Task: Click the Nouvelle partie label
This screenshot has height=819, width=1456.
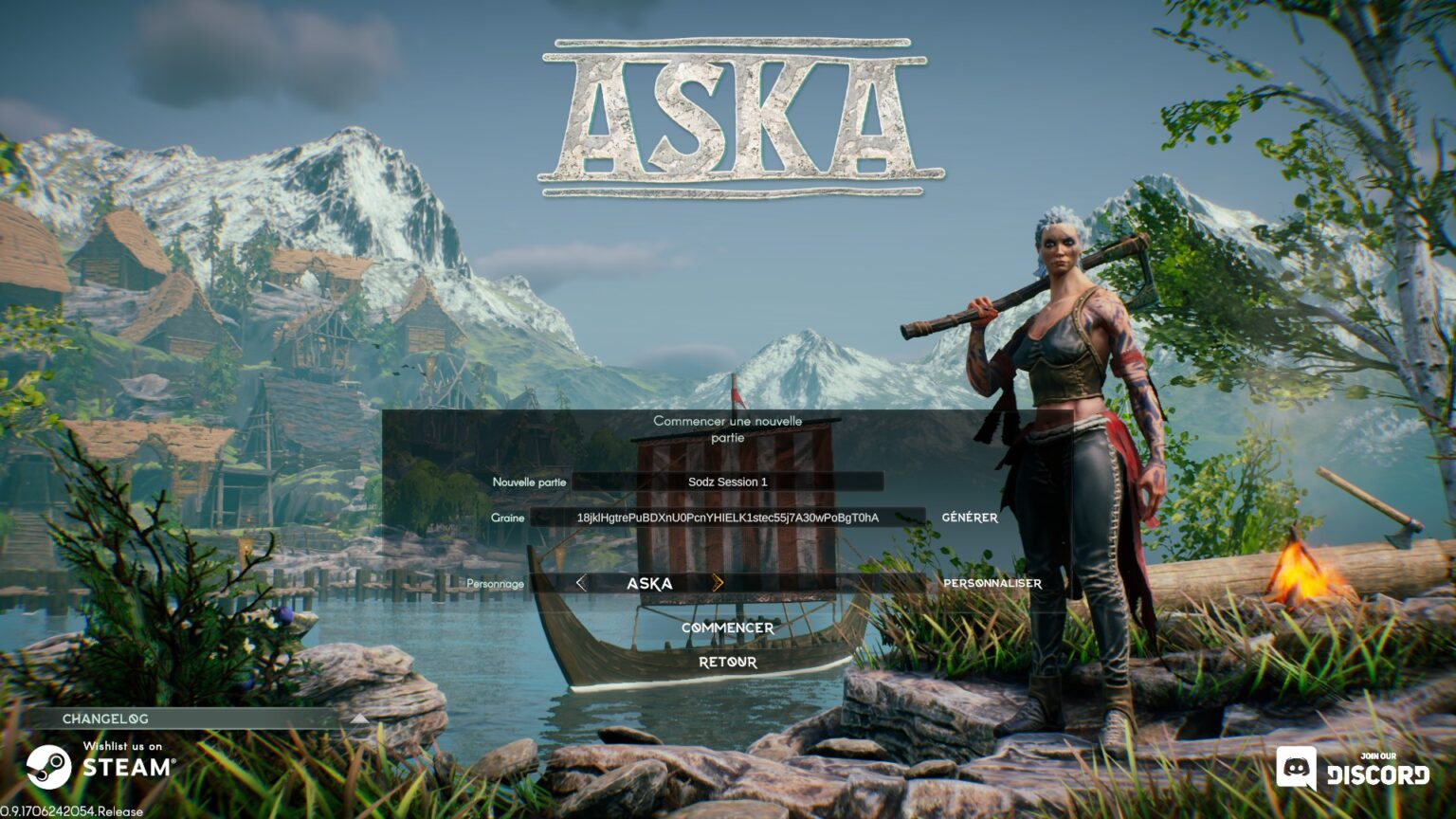Action: coord(527,482)
